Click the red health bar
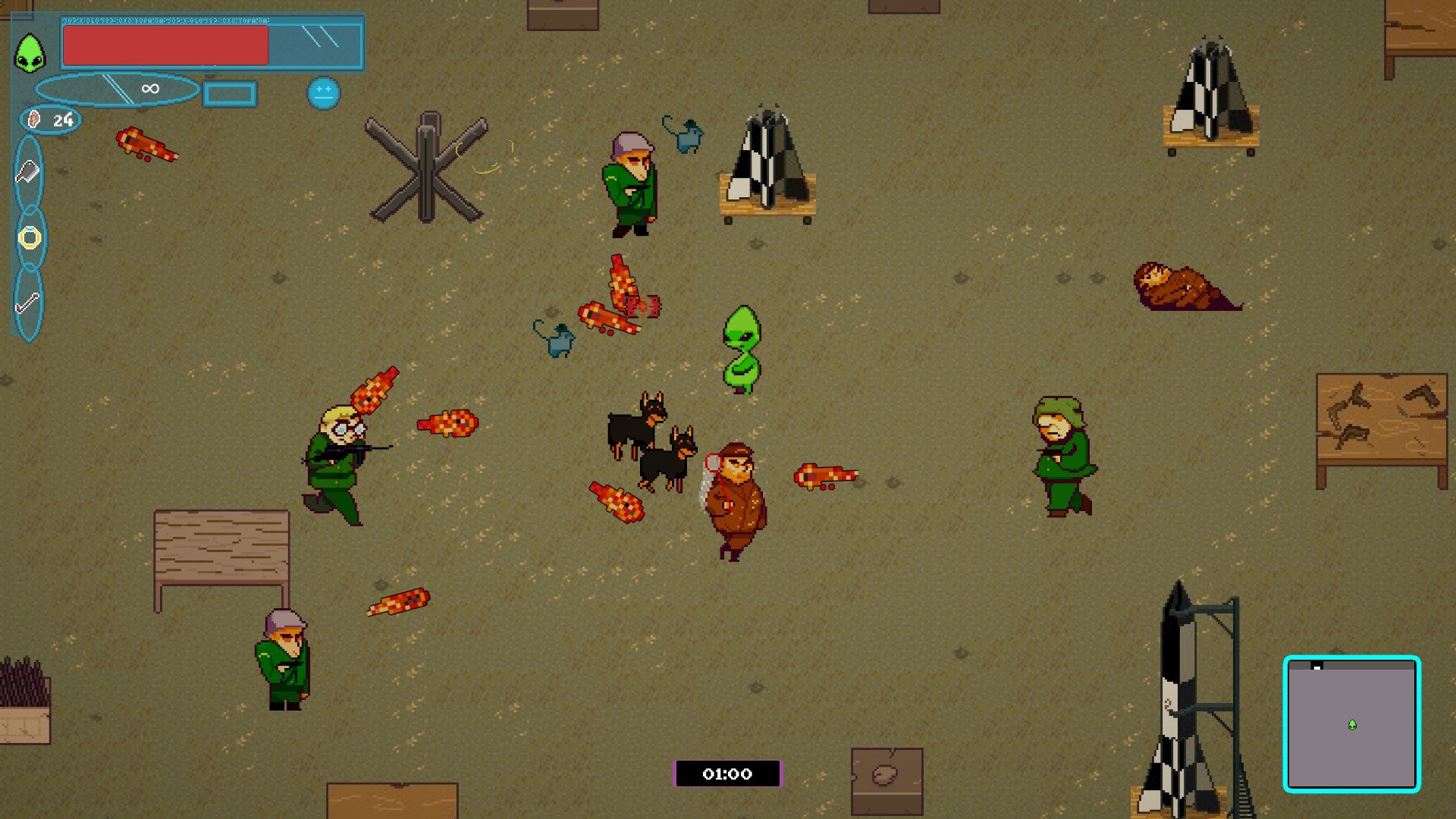The image size is (1456, 819). click(x=165, y=44)
